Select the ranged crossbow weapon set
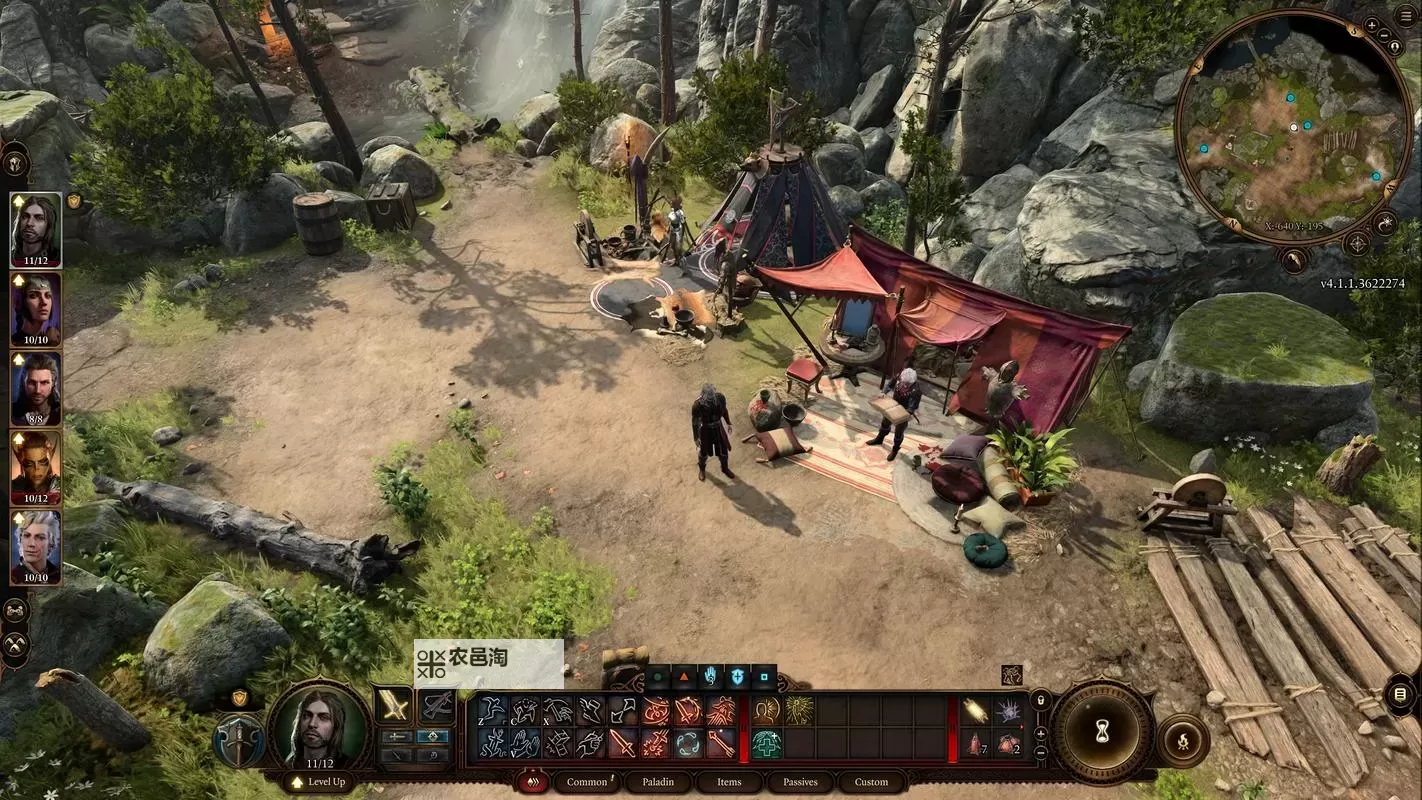 point(436,707)
